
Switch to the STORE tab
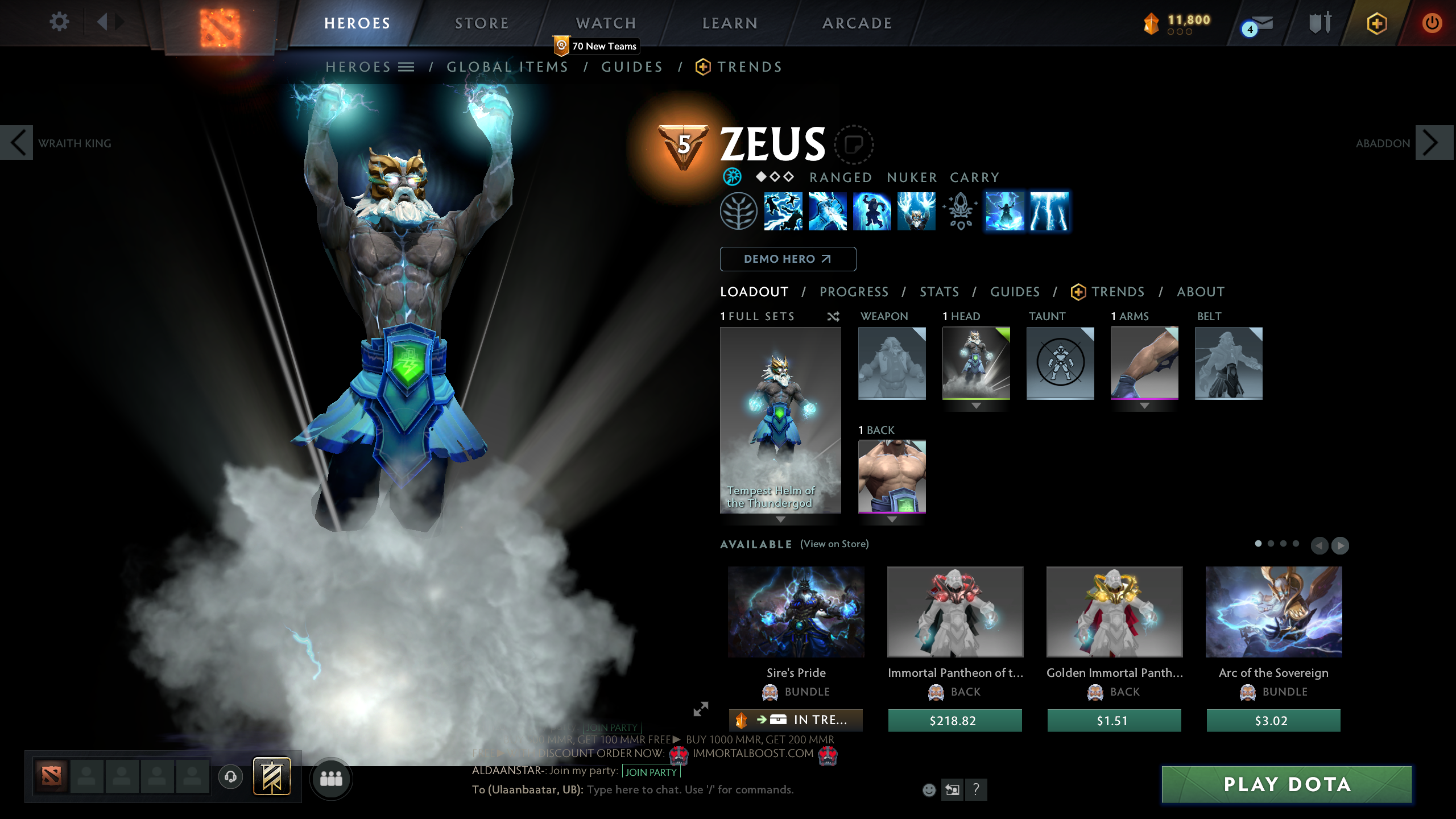tap(481, 23)
